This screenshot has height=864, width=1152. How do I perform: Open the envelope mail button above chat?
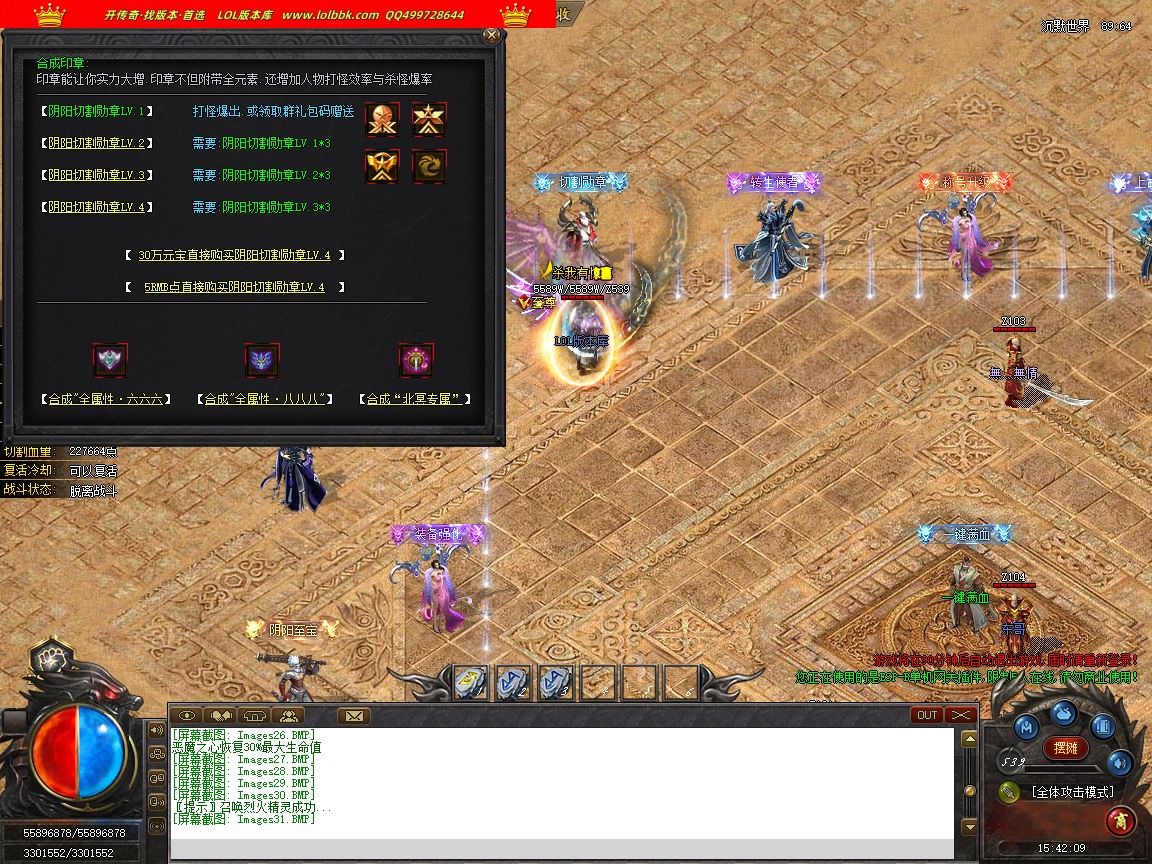coord(353,715)
